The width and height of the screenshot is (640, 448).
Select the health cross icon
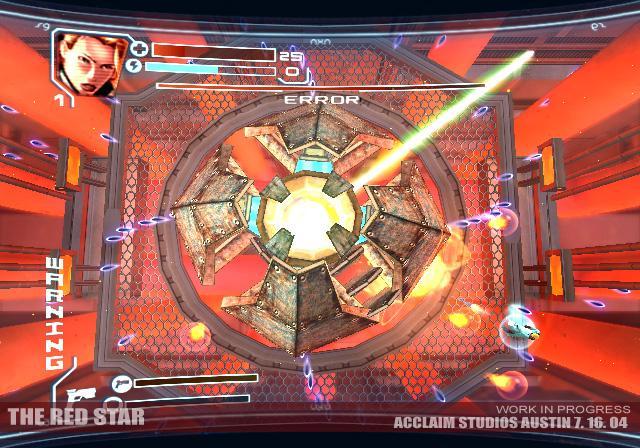click(x=138, y=49)
